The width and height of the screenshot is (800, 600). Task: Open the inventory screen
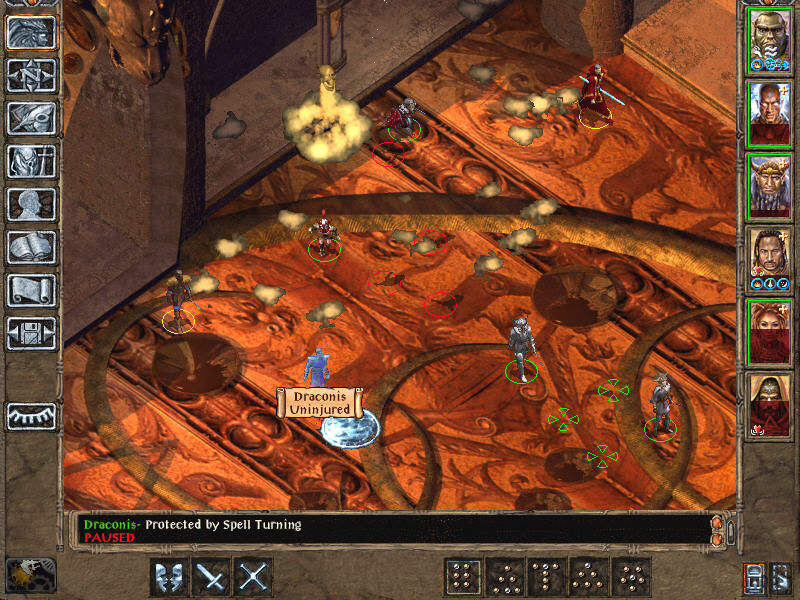pyautogui.click(x=31, y=161)
